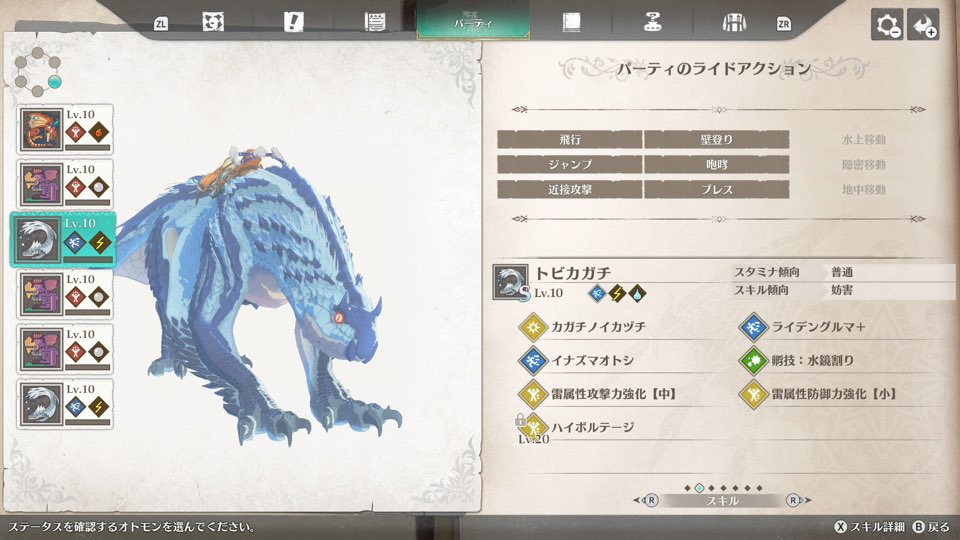
Task: Select the locked ハイボルテージ skill
Action: pos(592,427)
